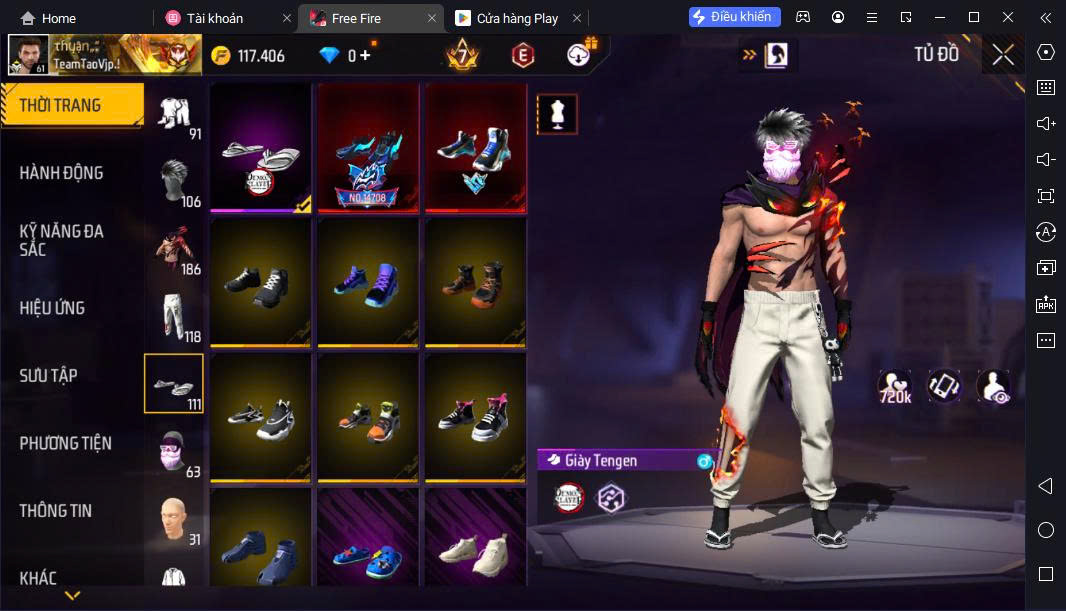Click the mannequin outfit preset icon
This screenshot has width=1066, height=611.
[557, 114]
